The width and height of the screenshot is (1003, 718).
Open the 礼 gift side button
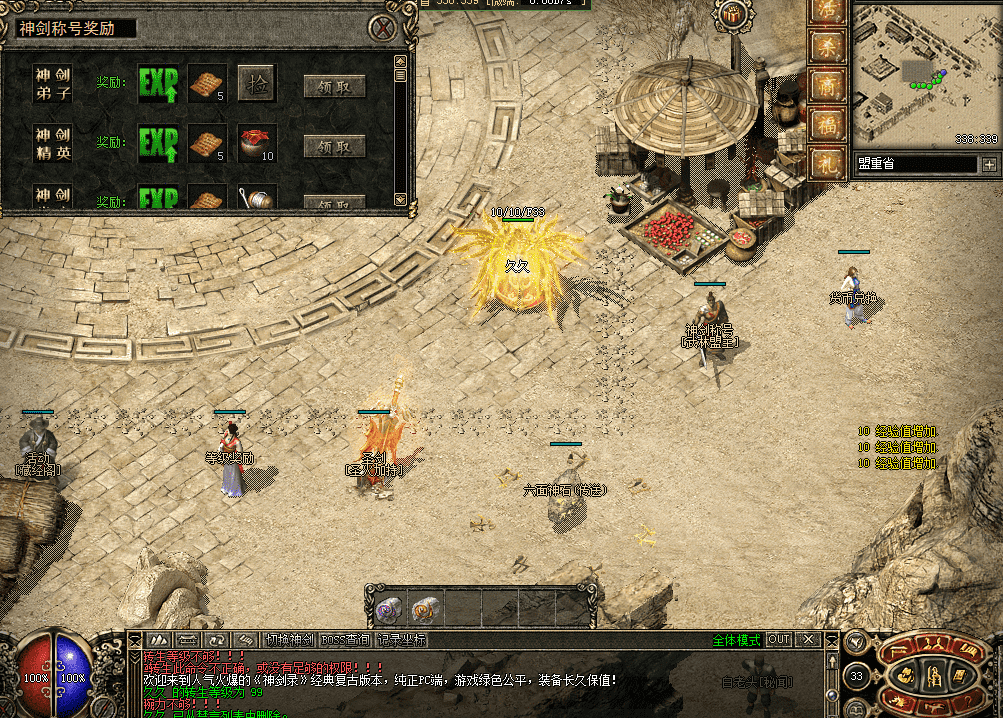coord(826,164)
